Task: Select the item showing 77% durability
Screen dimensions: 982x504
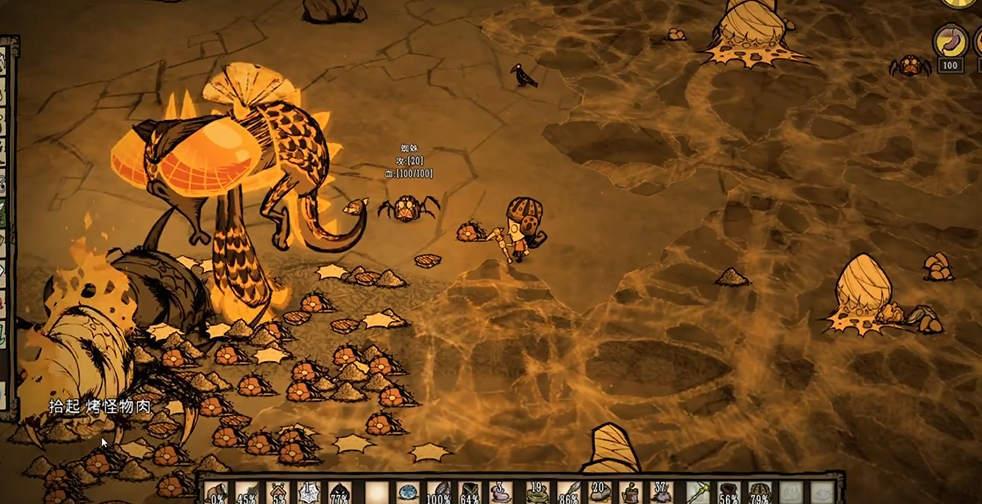Action: pyautogui.click(x=340, y=493)
